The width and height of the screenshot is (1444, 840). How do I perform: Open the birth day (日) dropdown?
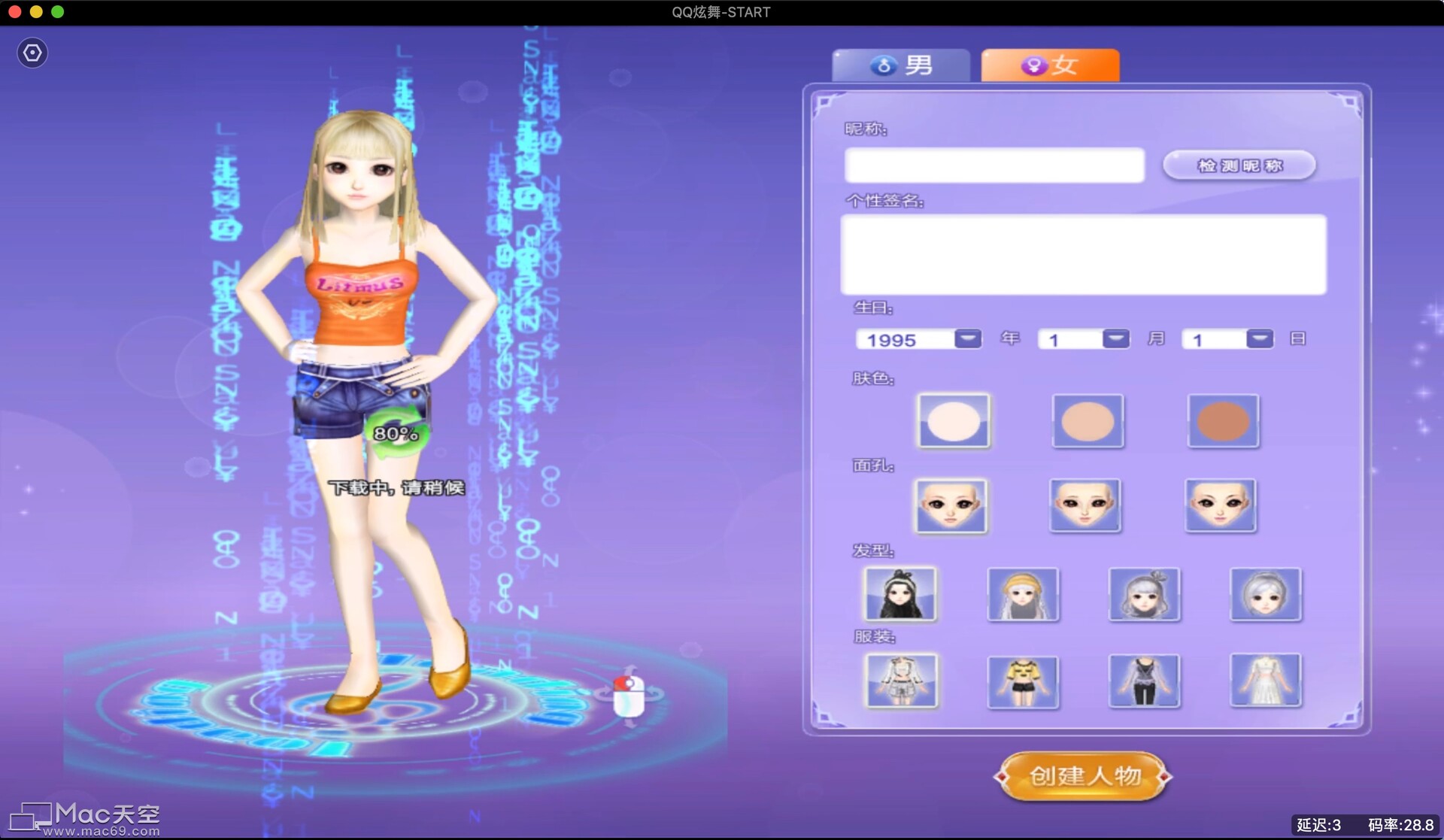click(x=1259, y=339)
